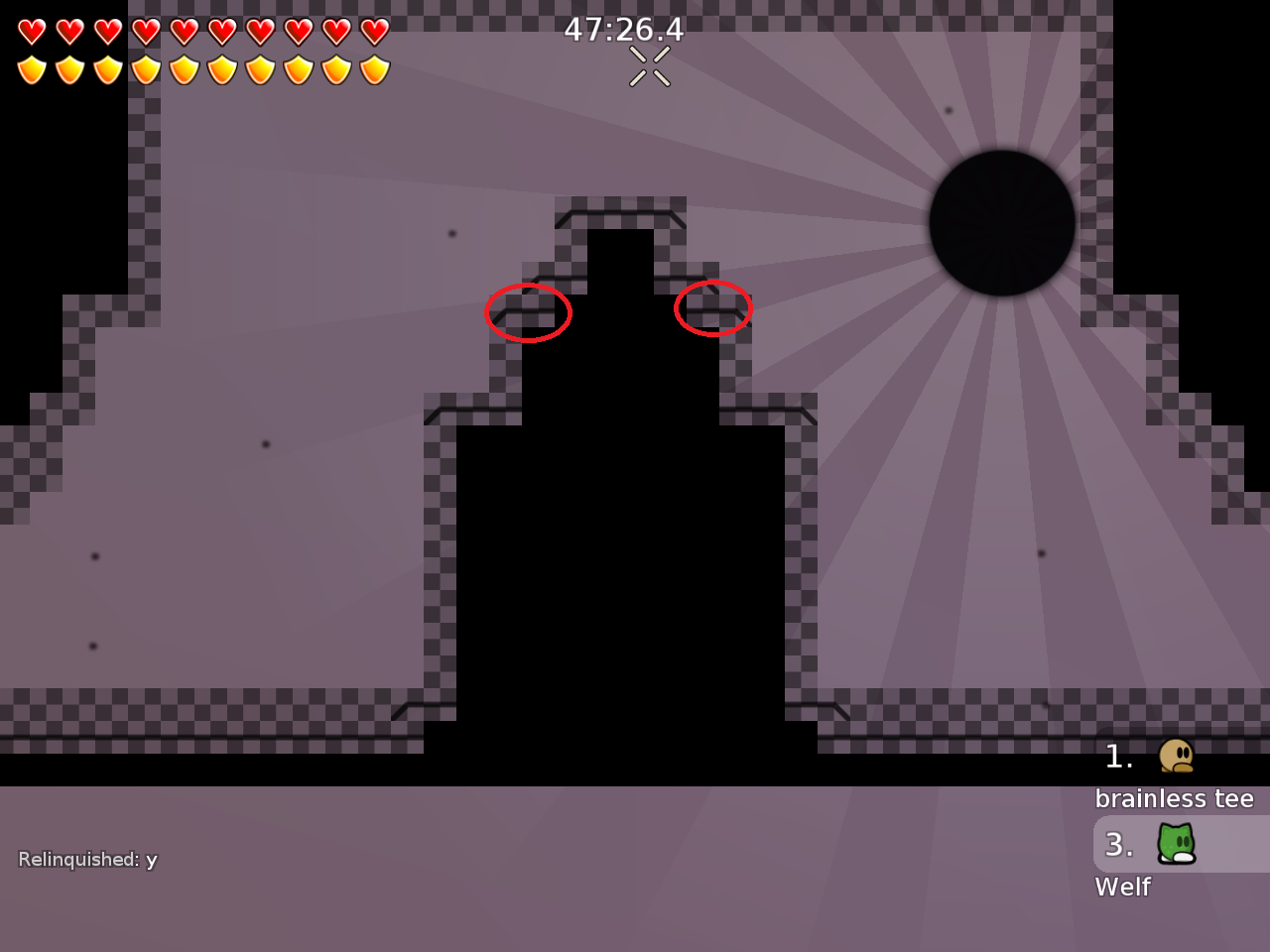Click the left red circle annotation
The height and width of the screenshot is (952, 1270).
coord(528,312)
